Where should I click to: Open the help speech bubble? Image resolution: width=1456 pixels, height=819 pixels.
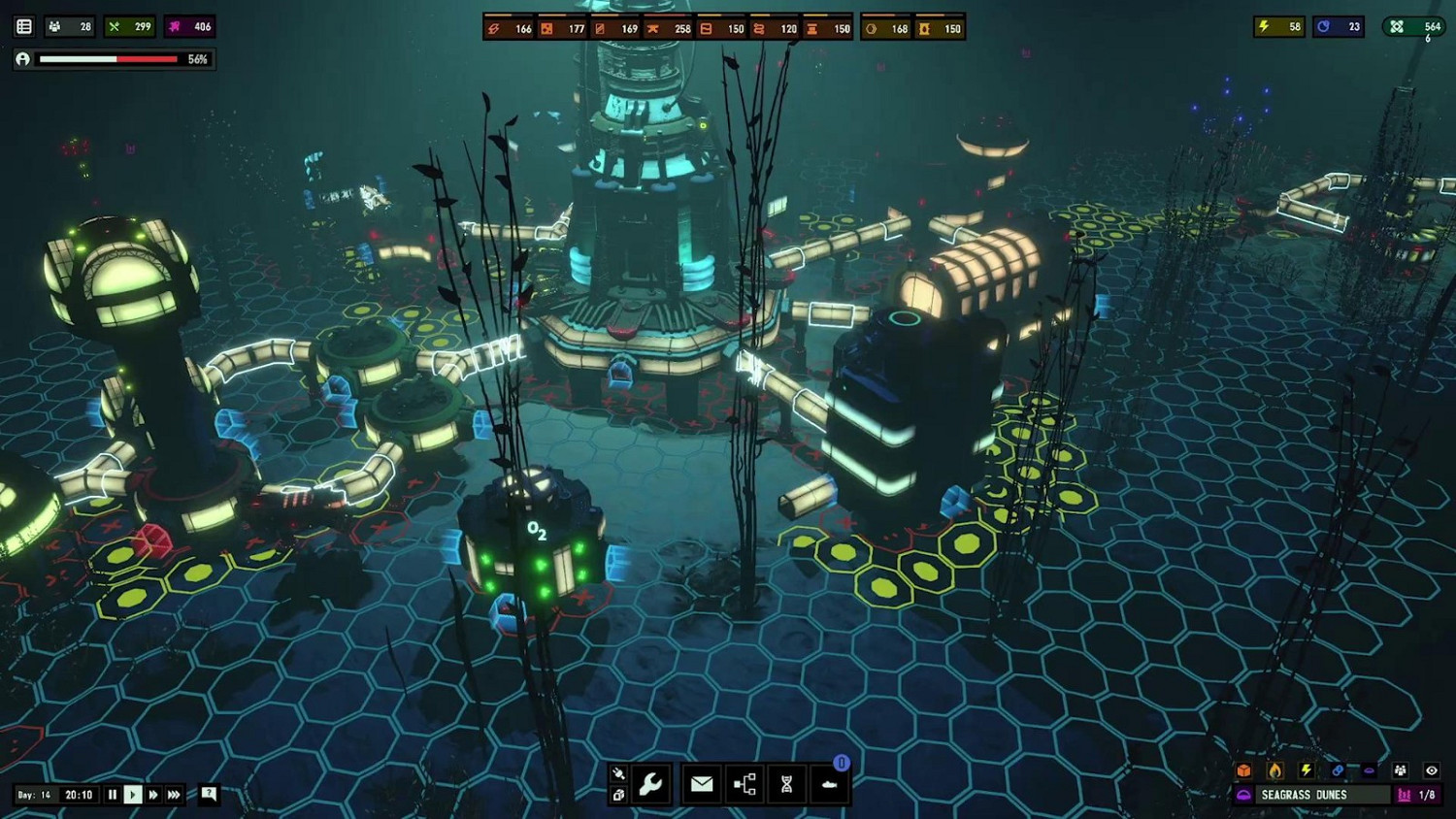pos(209,794)
